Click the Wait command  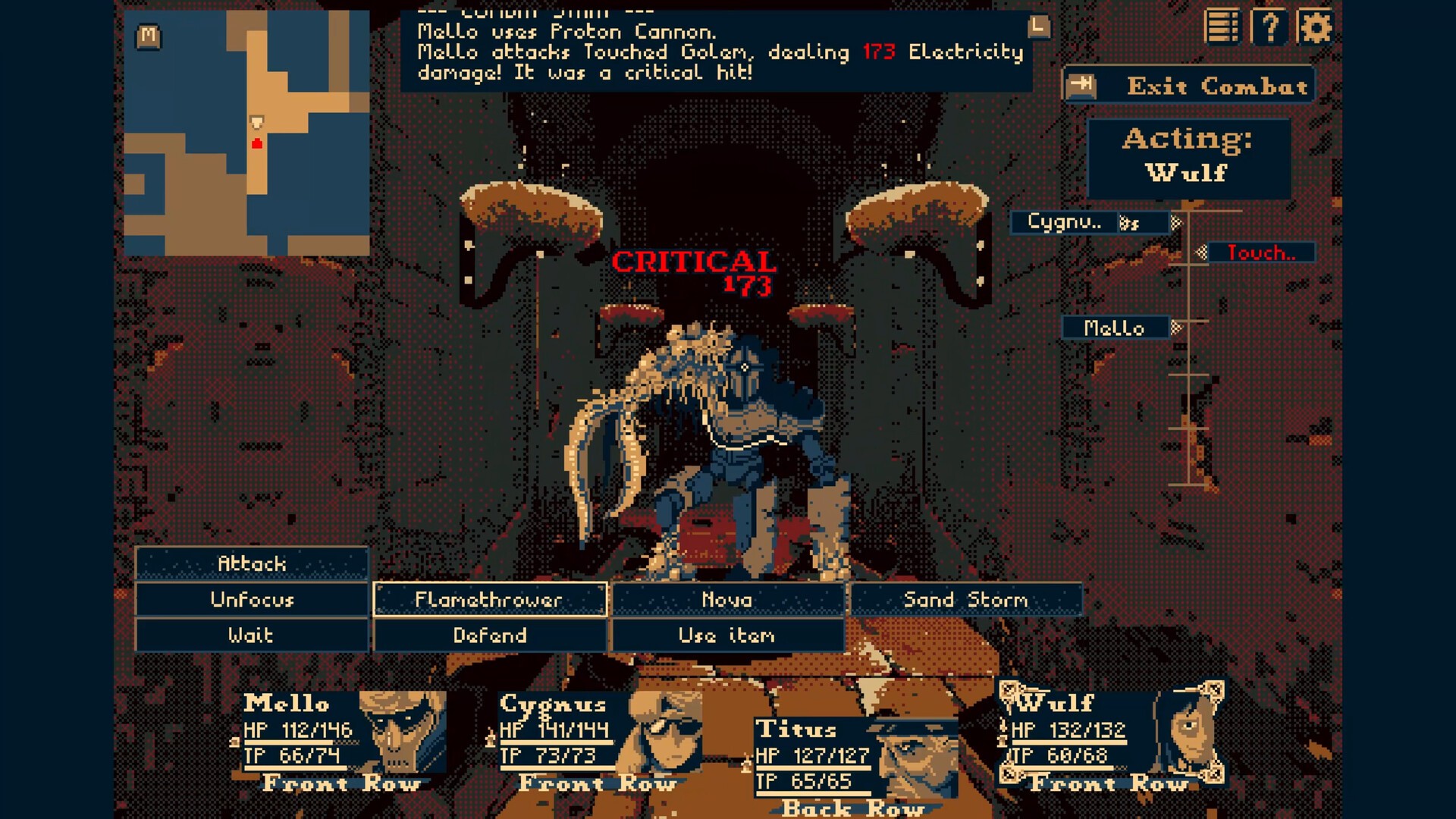tap(252, 635)
